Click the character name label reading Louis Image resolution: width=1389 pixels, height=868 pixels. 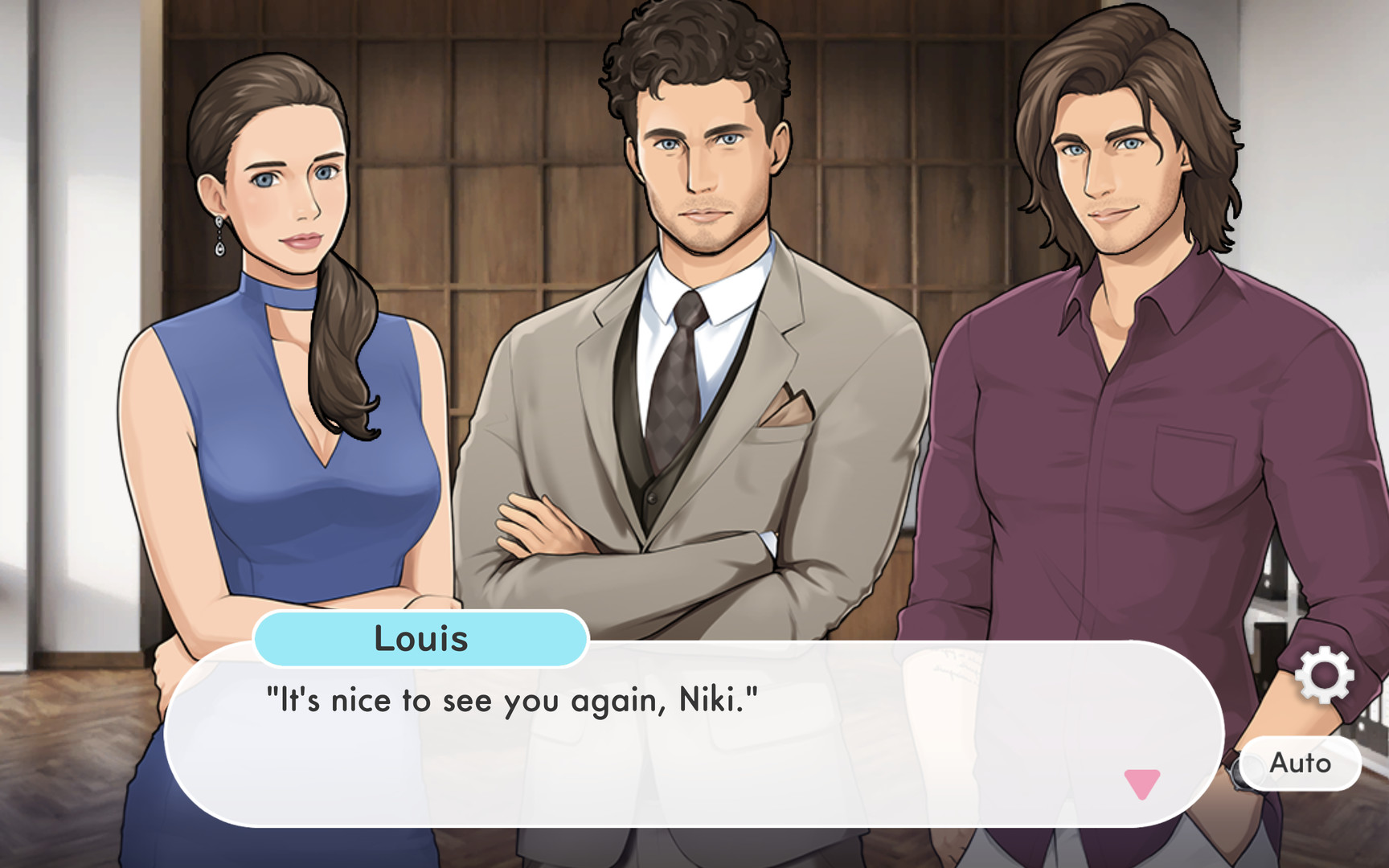(x=421, y=638)
